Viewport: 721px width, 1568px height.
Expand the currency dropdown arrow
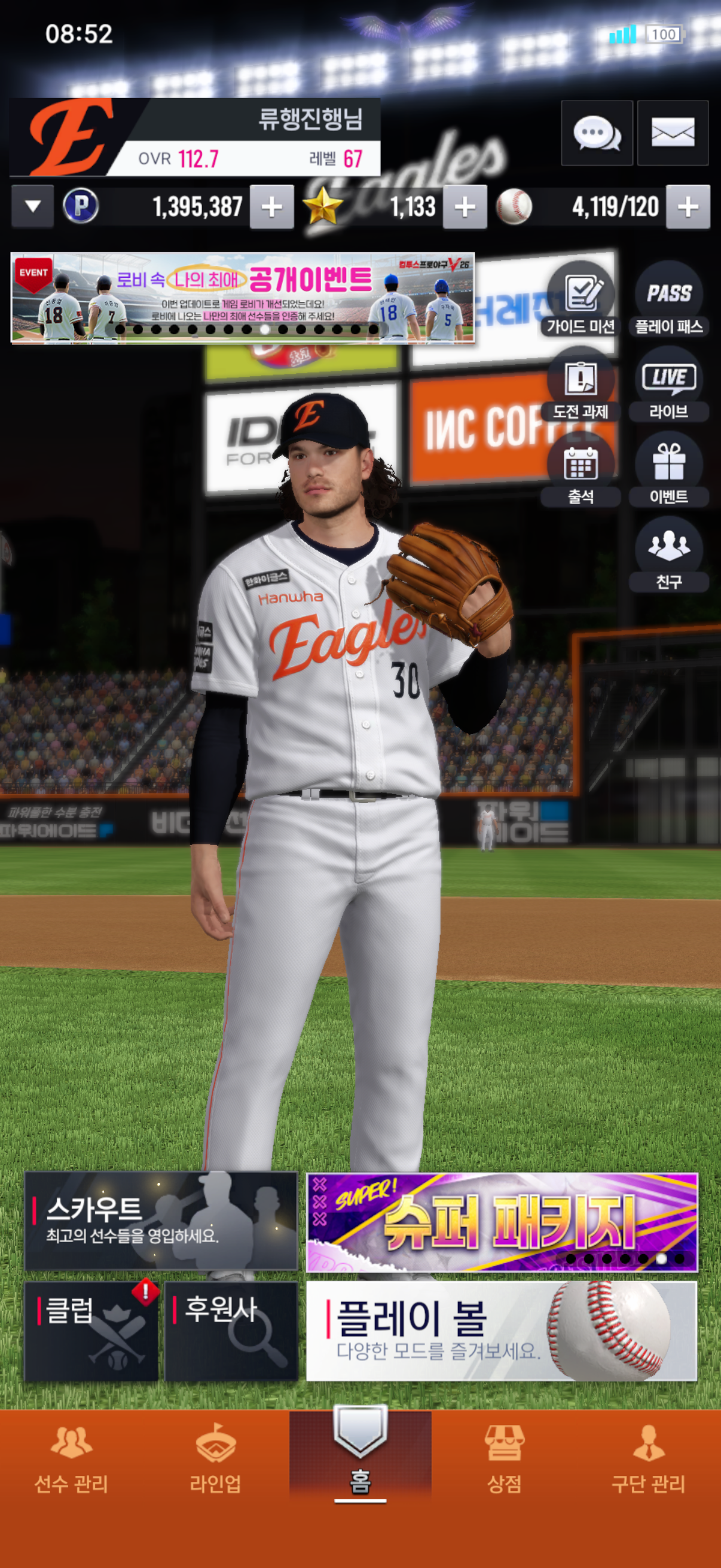coord(33,206)
